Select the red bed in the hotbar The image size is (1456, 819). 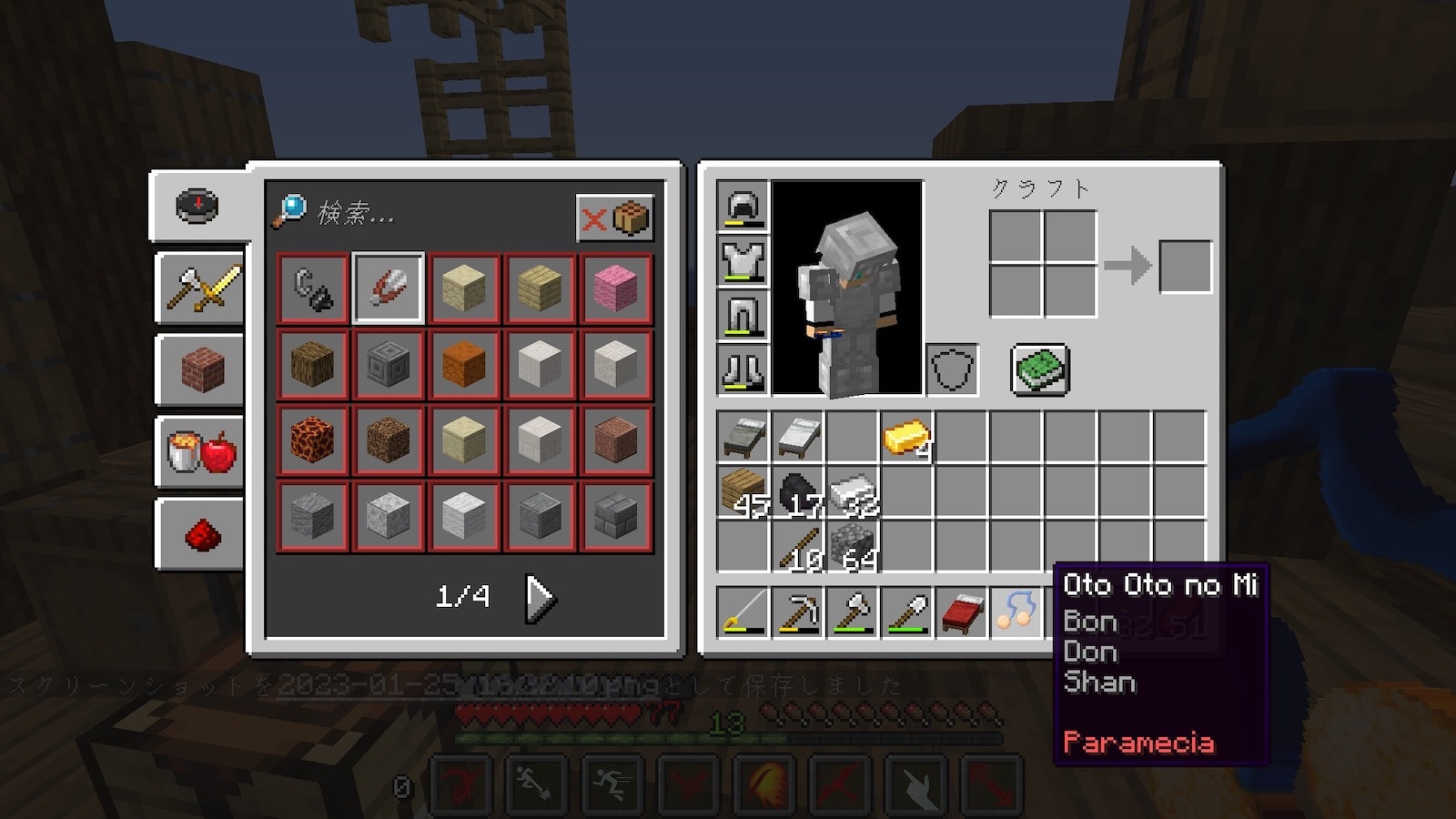[x=961, y=612]
